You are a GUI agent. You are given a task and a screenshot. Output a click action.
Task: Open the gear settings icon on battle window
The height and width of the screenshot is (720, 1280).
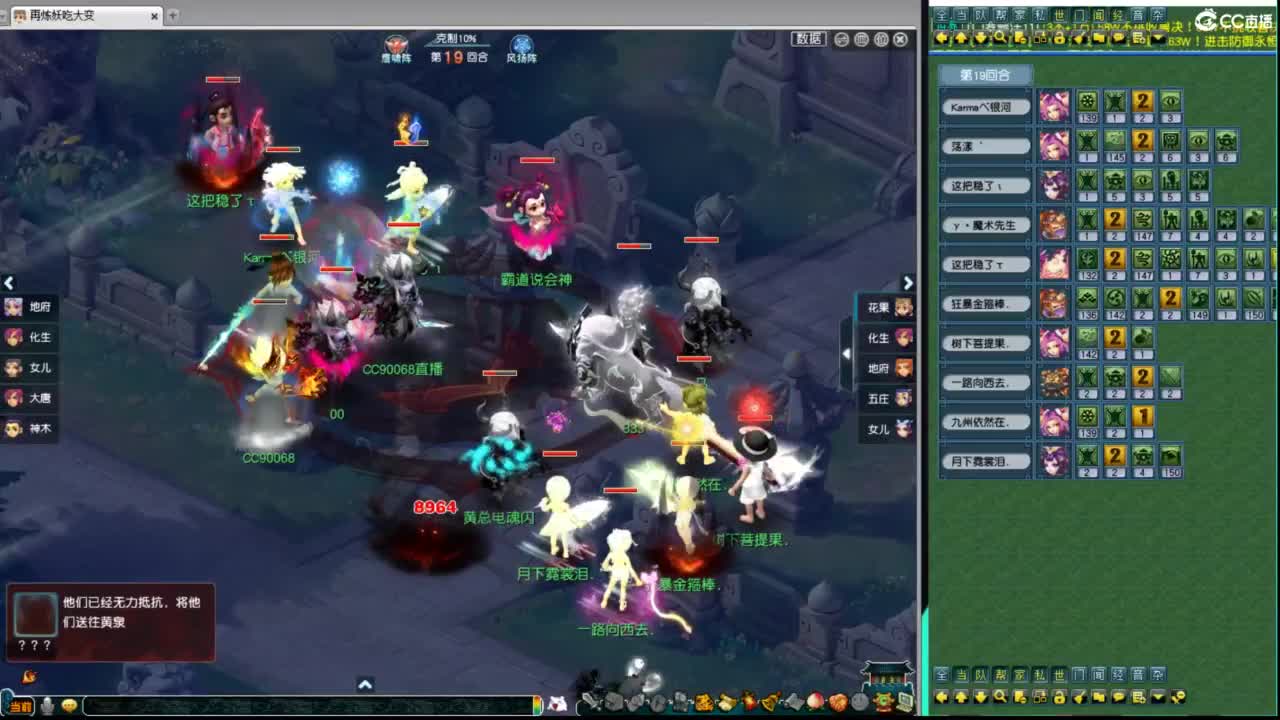883,39
